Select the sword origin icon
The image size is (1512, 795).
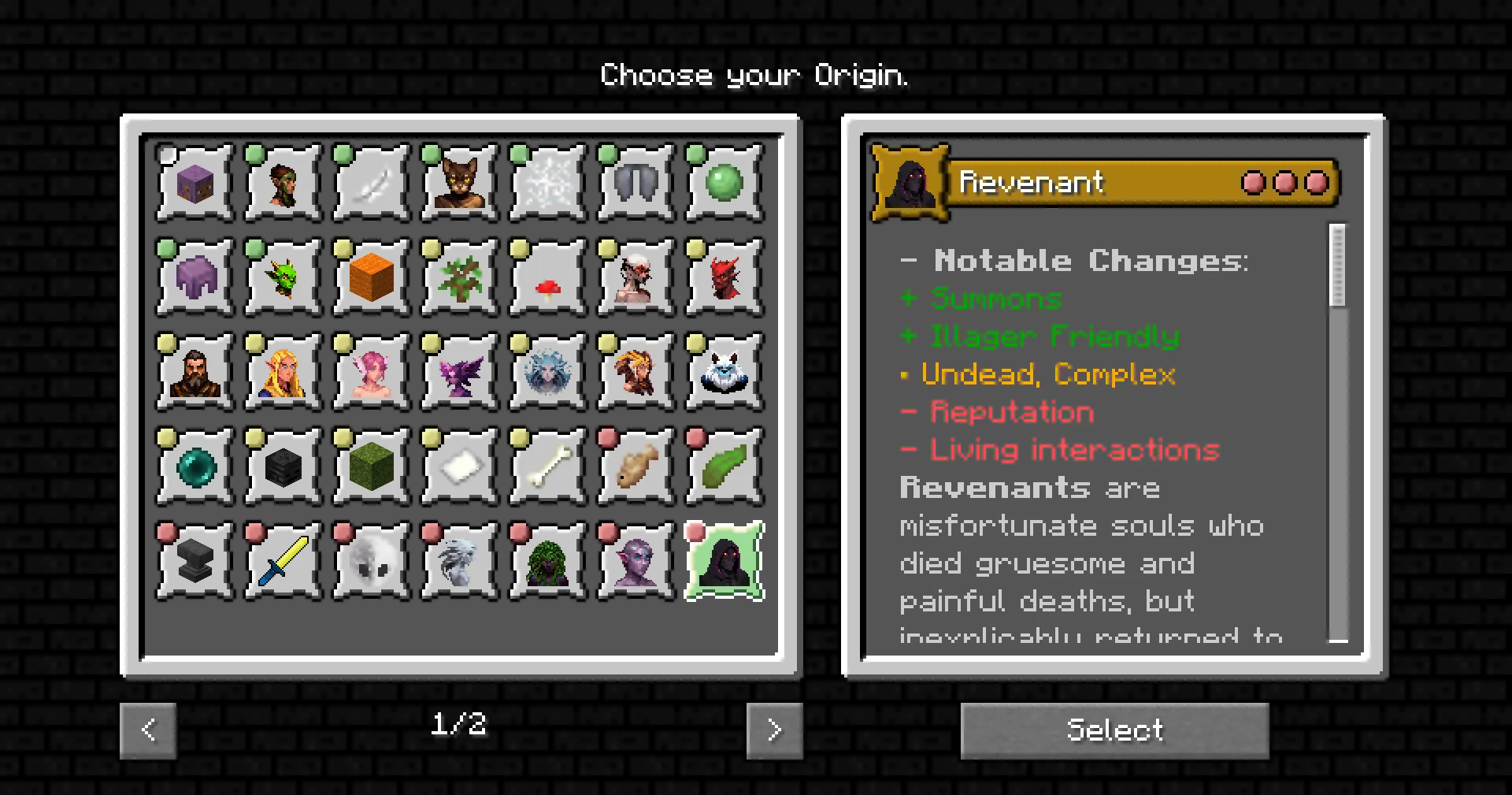[x=282, y=559]
